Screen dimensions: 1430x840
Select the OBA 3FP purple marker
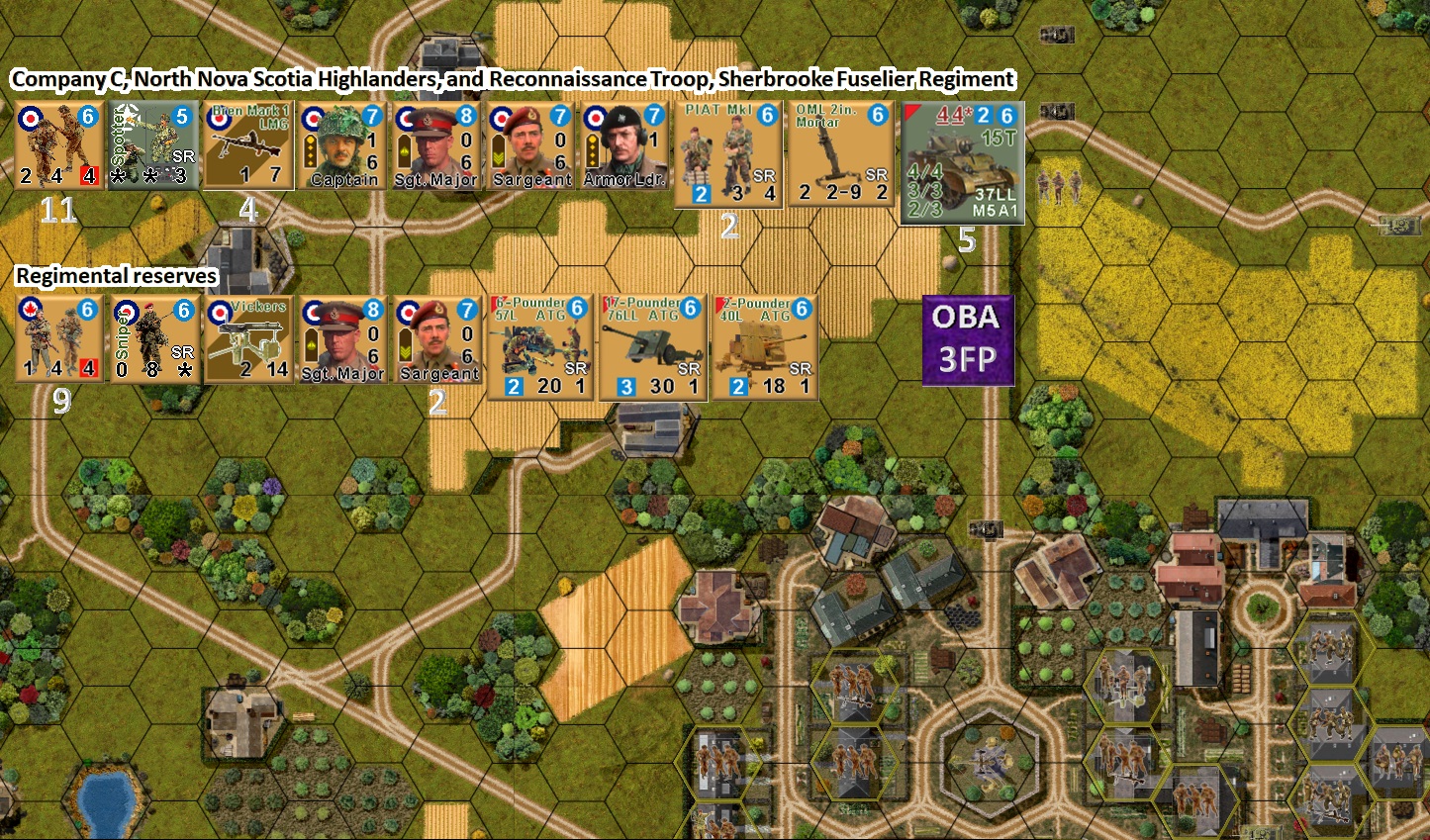pos(966,338)
